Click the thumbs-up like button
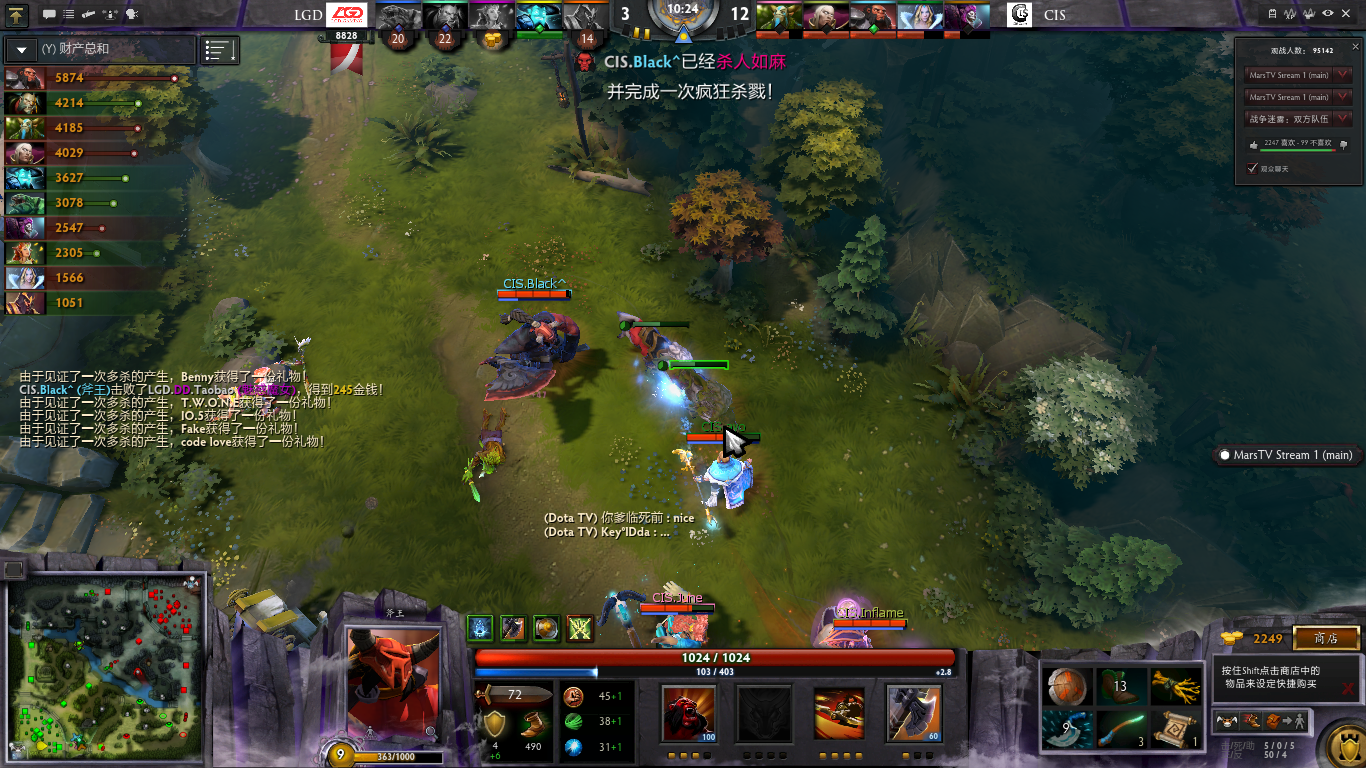Image resolution: width=1366 pixels, height=768 pixels. click(1253, 144)
